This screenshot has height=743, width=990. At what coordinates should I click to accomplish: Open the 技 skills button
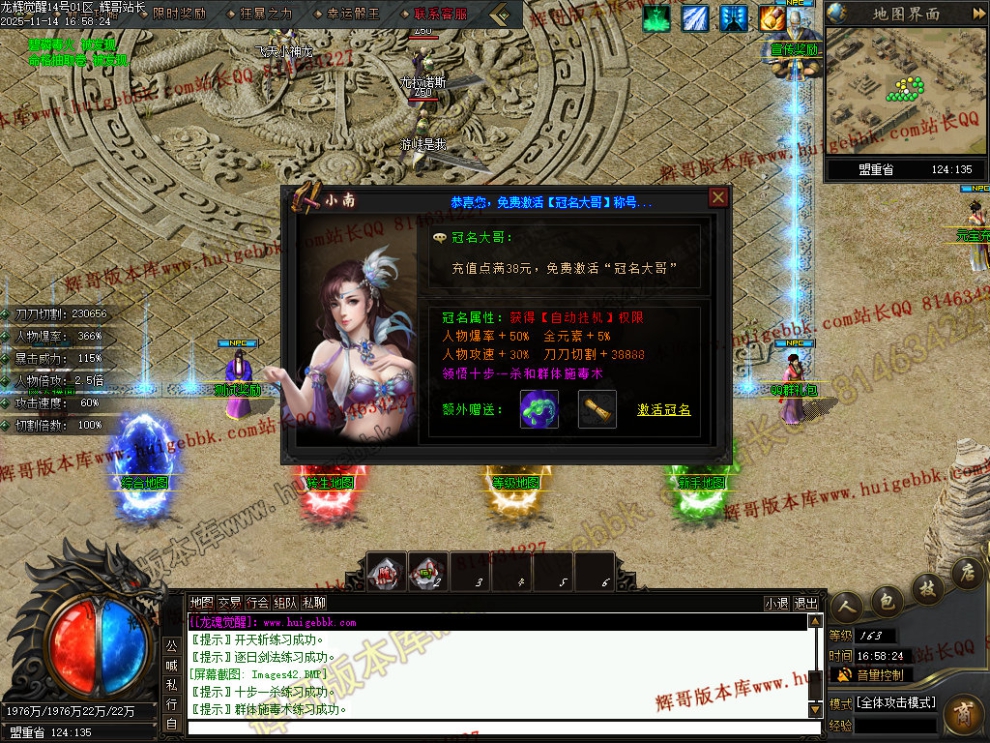pyautogui.click(x=927, y=590)
